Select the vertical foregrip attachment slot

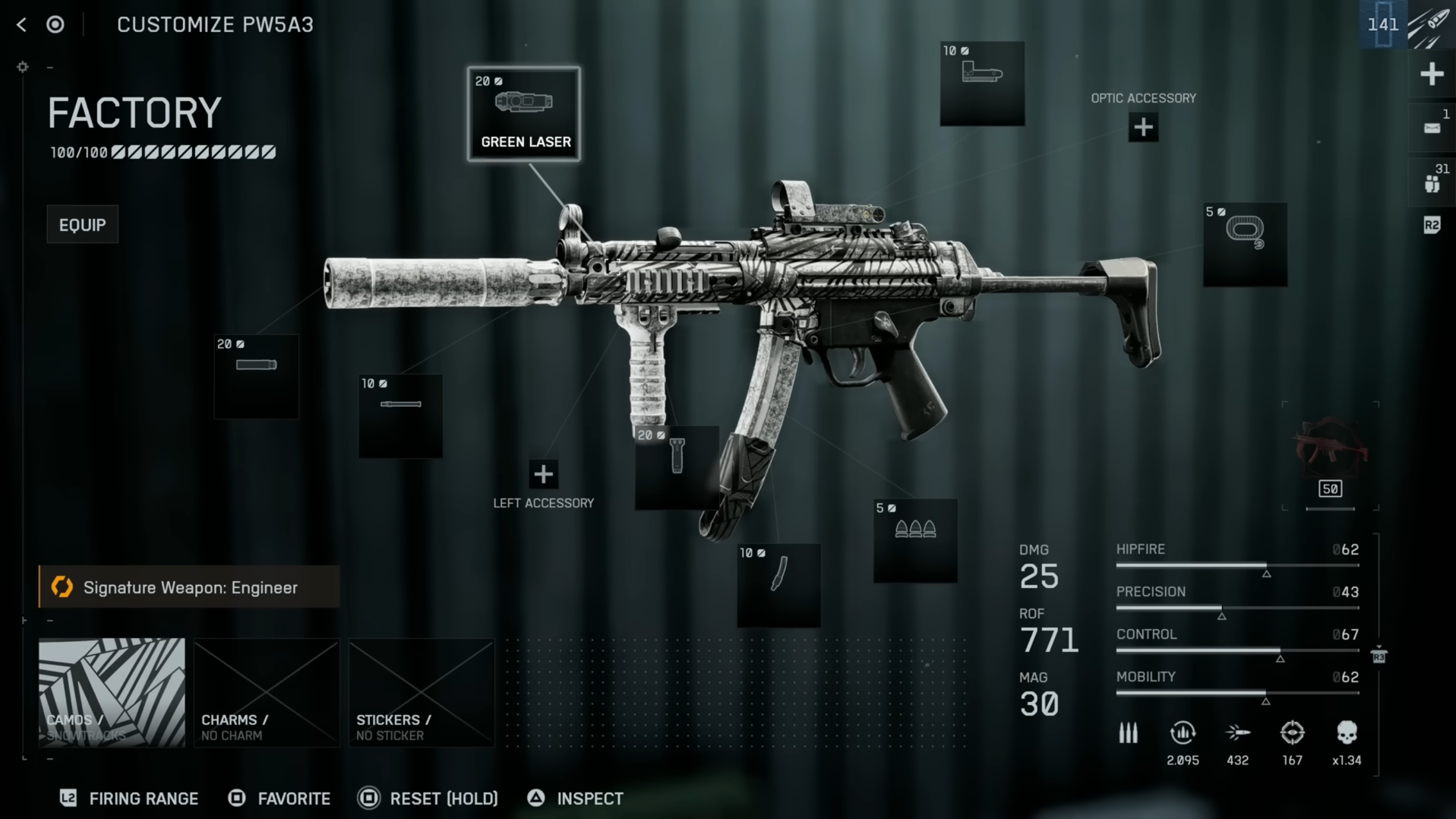point(677,467)
